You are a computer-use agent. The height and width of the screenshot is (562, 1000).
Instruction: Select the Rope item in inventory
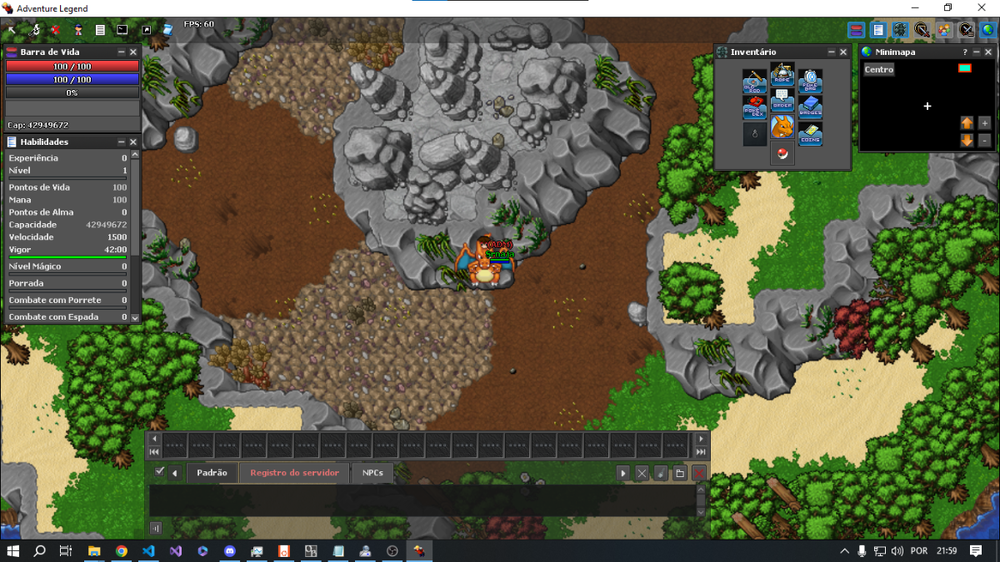pos(782,76)
